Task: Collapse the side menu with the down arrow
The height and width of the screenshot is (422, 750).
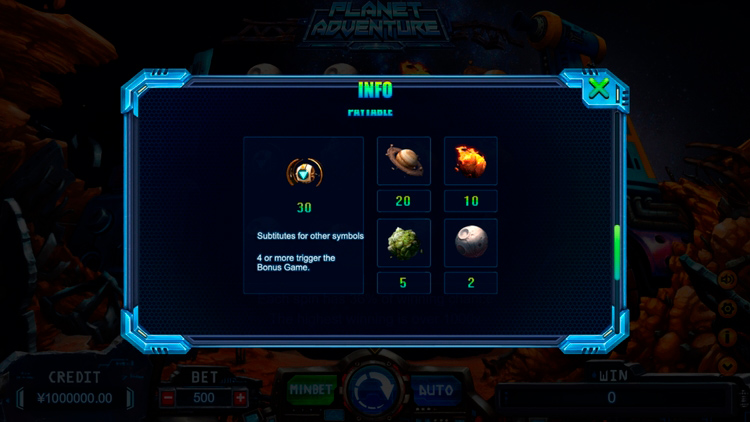Action: click(727, 365)
